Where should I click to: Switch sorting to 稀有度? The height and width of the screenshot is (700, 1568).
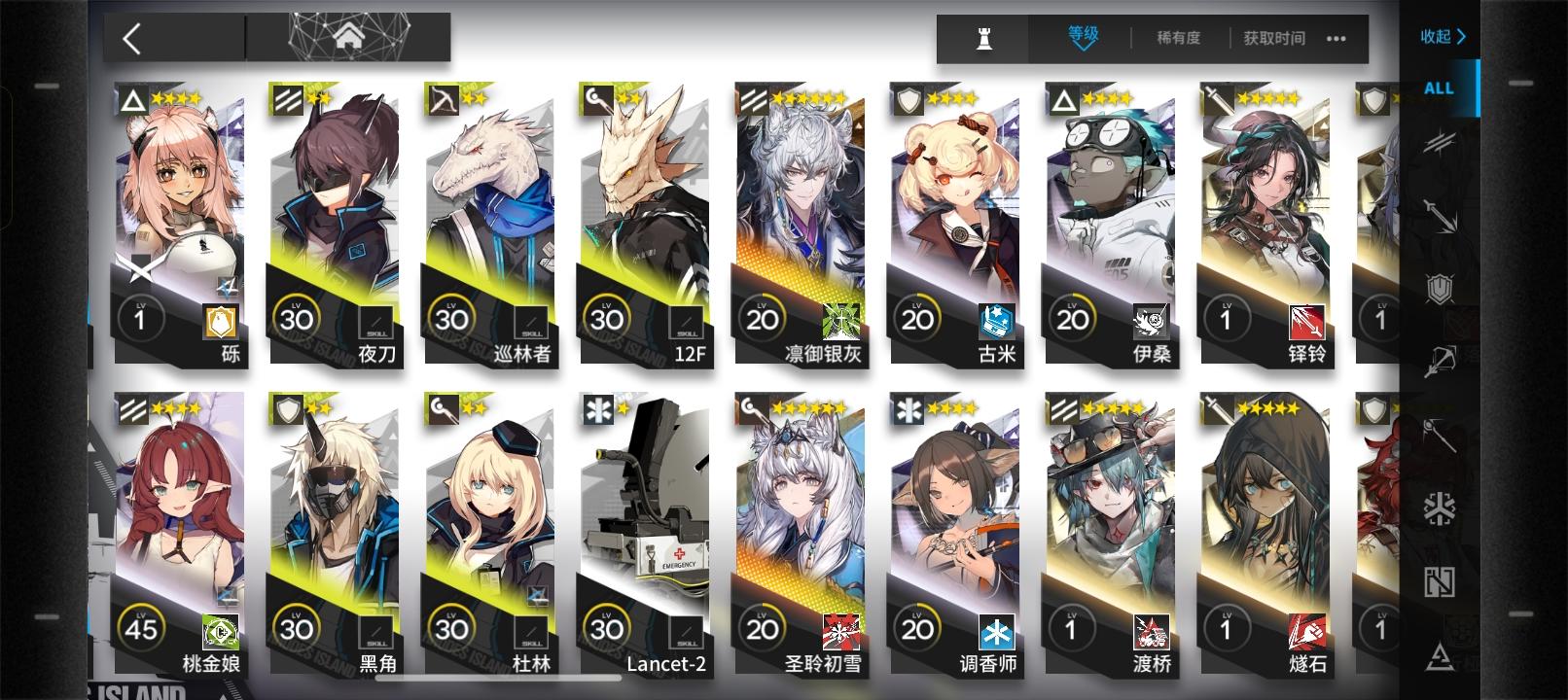coord(1178,40)
